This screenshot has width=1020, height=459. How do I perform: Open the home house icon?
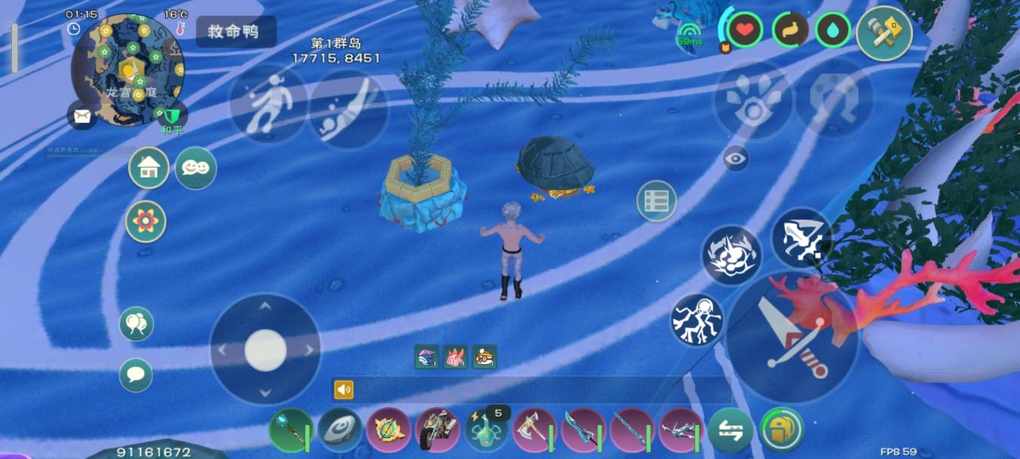click(149, 168)
